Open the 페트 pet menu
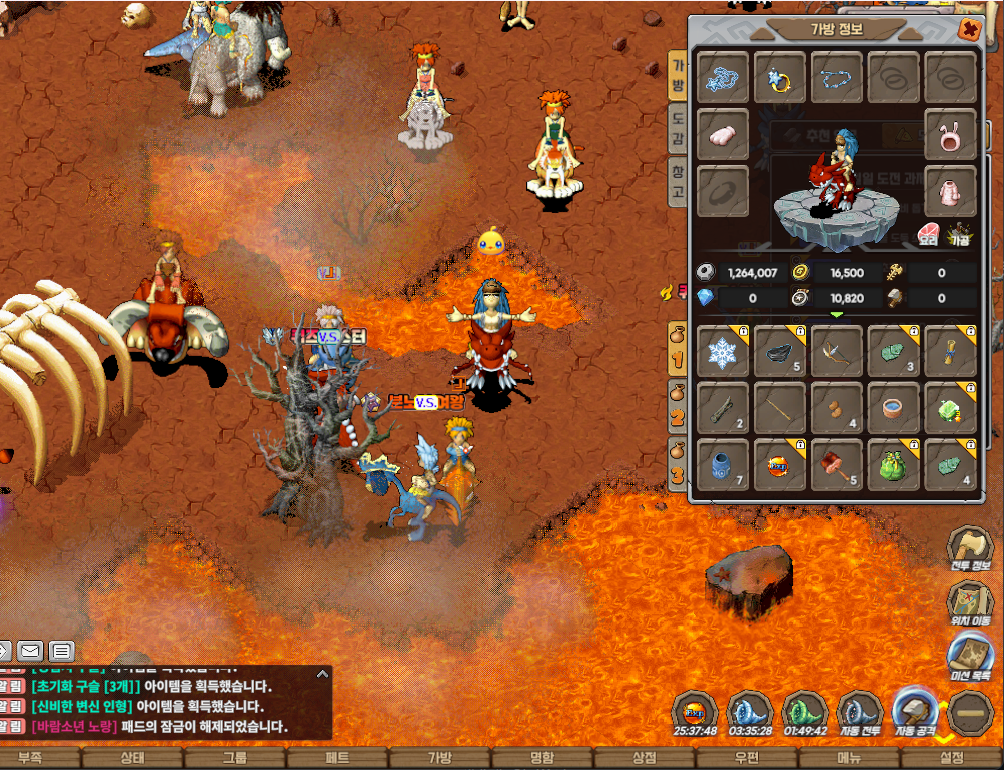This screenshot has width=1004, height=770. [338, 758]
